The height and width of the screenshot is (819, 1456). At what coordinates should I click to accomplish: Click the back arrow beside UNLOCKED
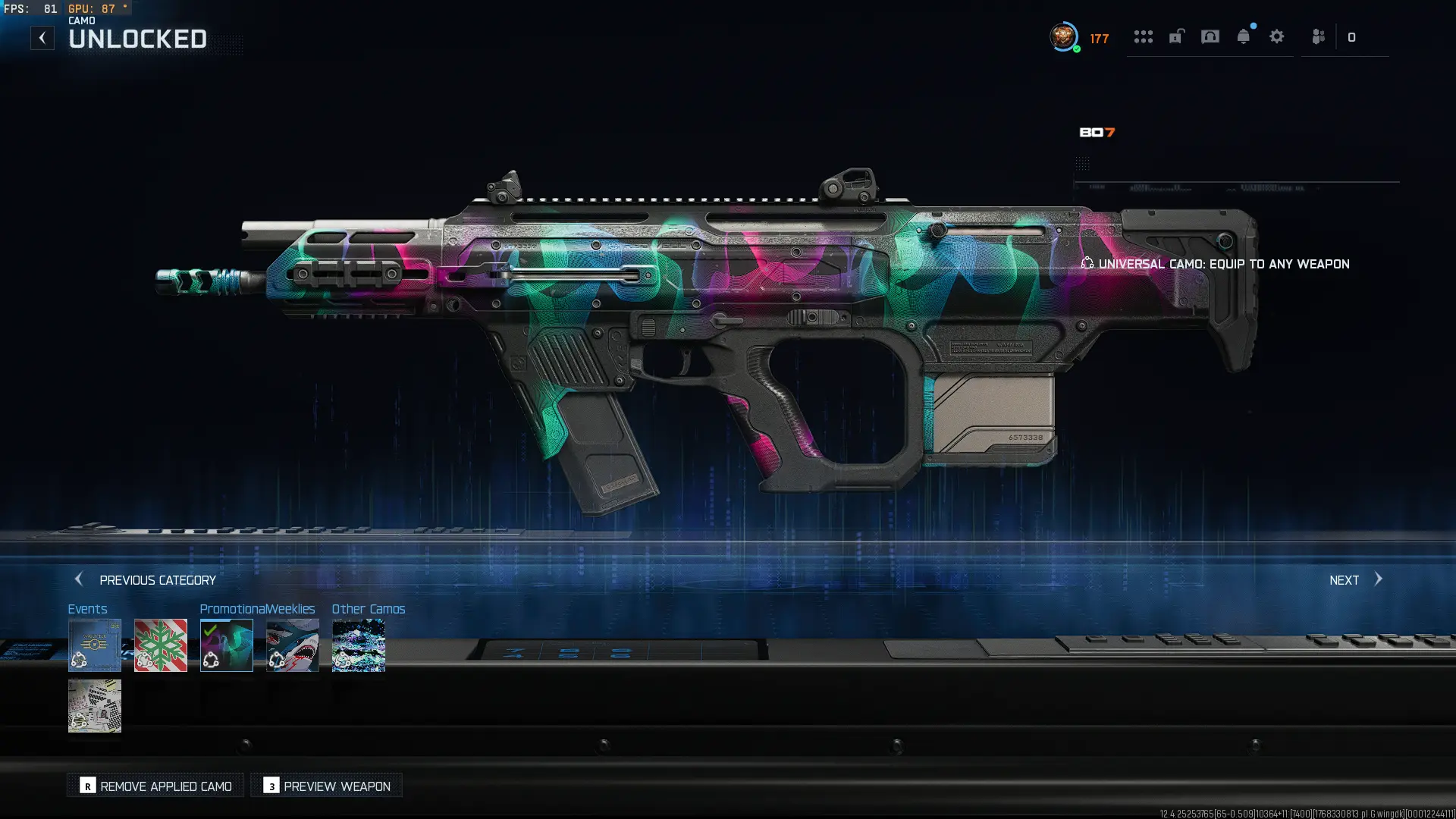click(x=42, y=37)
